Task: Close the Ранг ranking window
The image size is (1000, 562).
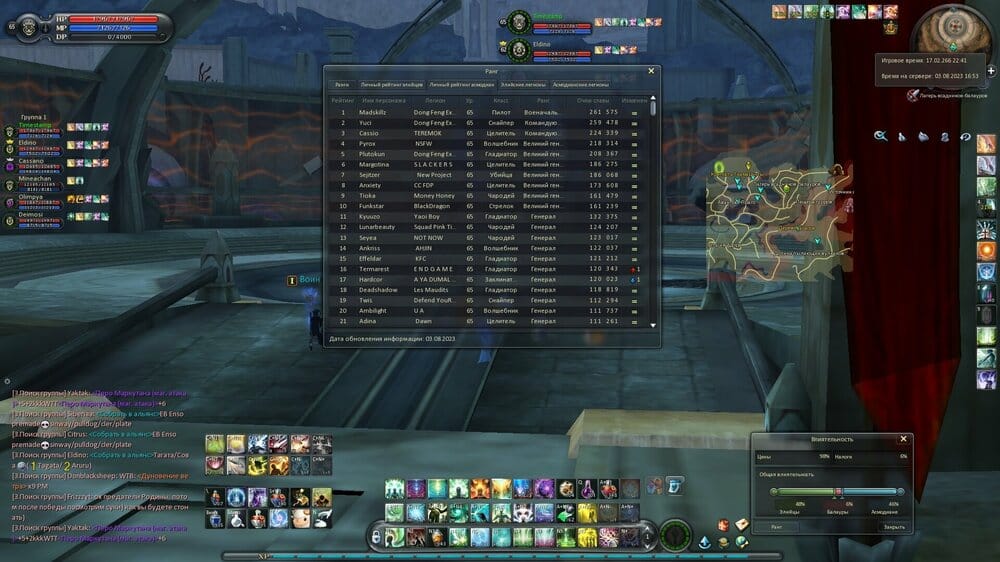Action: [651, 71]
